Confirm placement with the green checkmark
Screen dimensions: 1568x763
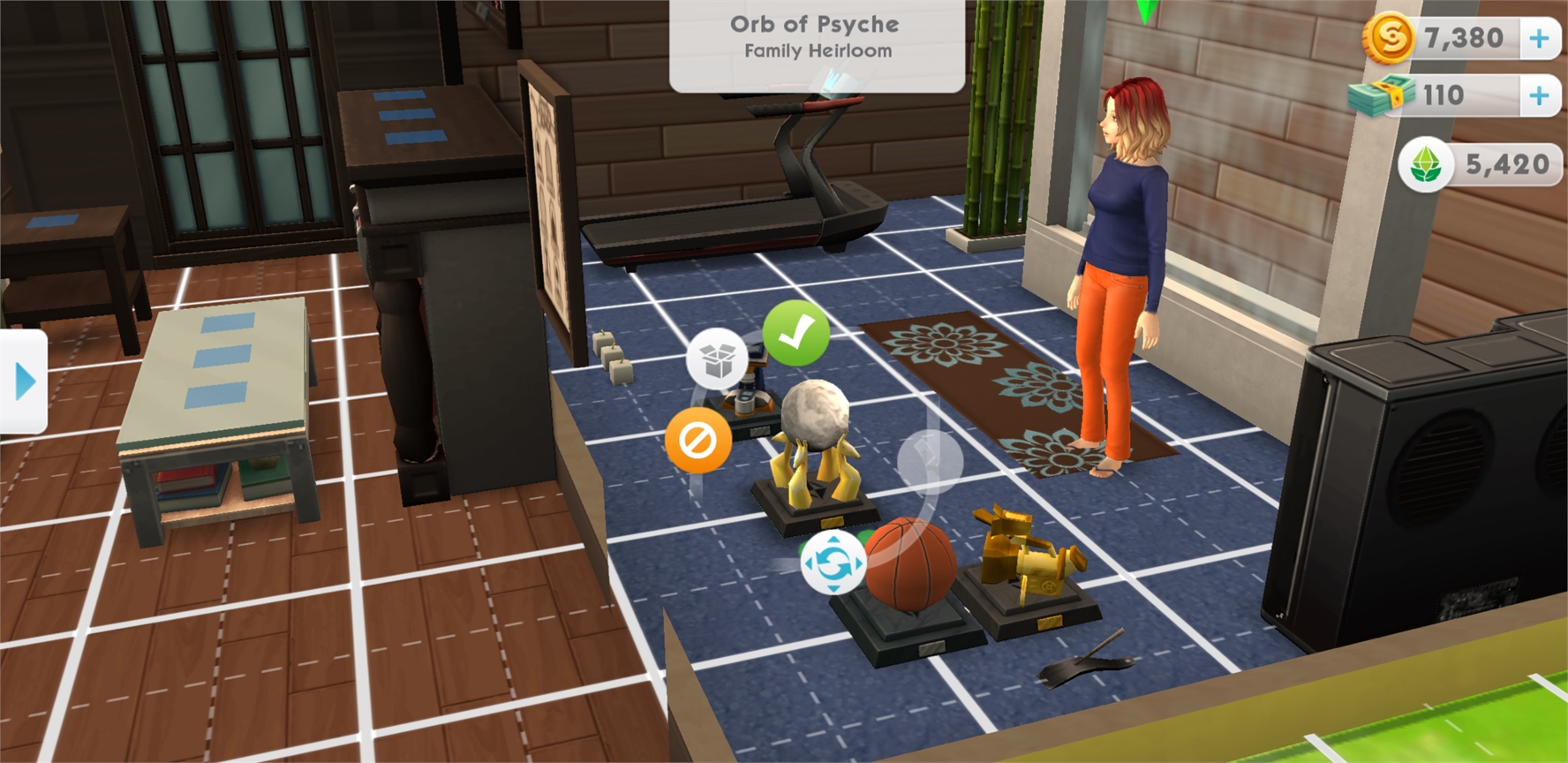pos(795,333)
